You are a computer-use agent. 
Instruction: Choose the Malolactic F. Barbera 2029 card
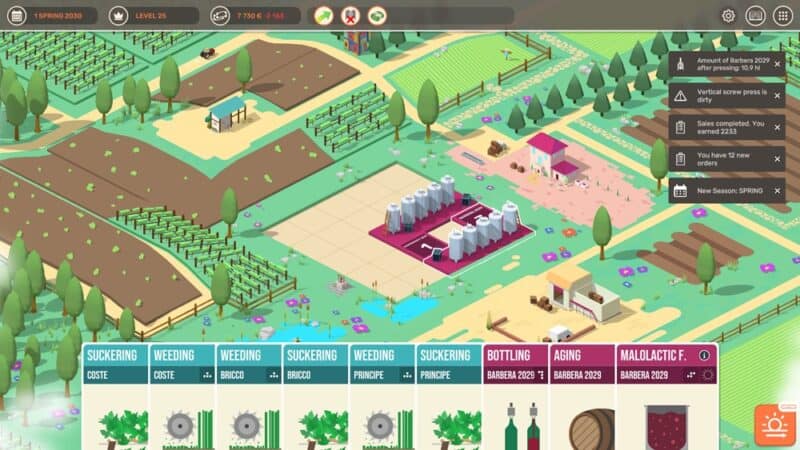(x=660, y=400)
